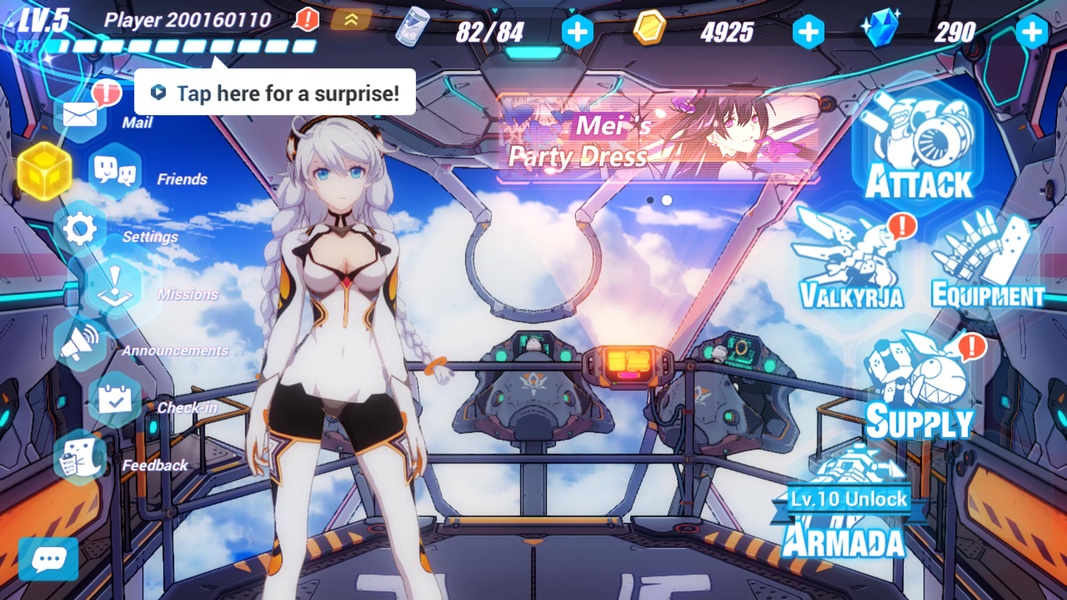Open the Mail inbox

pos(81,114)
